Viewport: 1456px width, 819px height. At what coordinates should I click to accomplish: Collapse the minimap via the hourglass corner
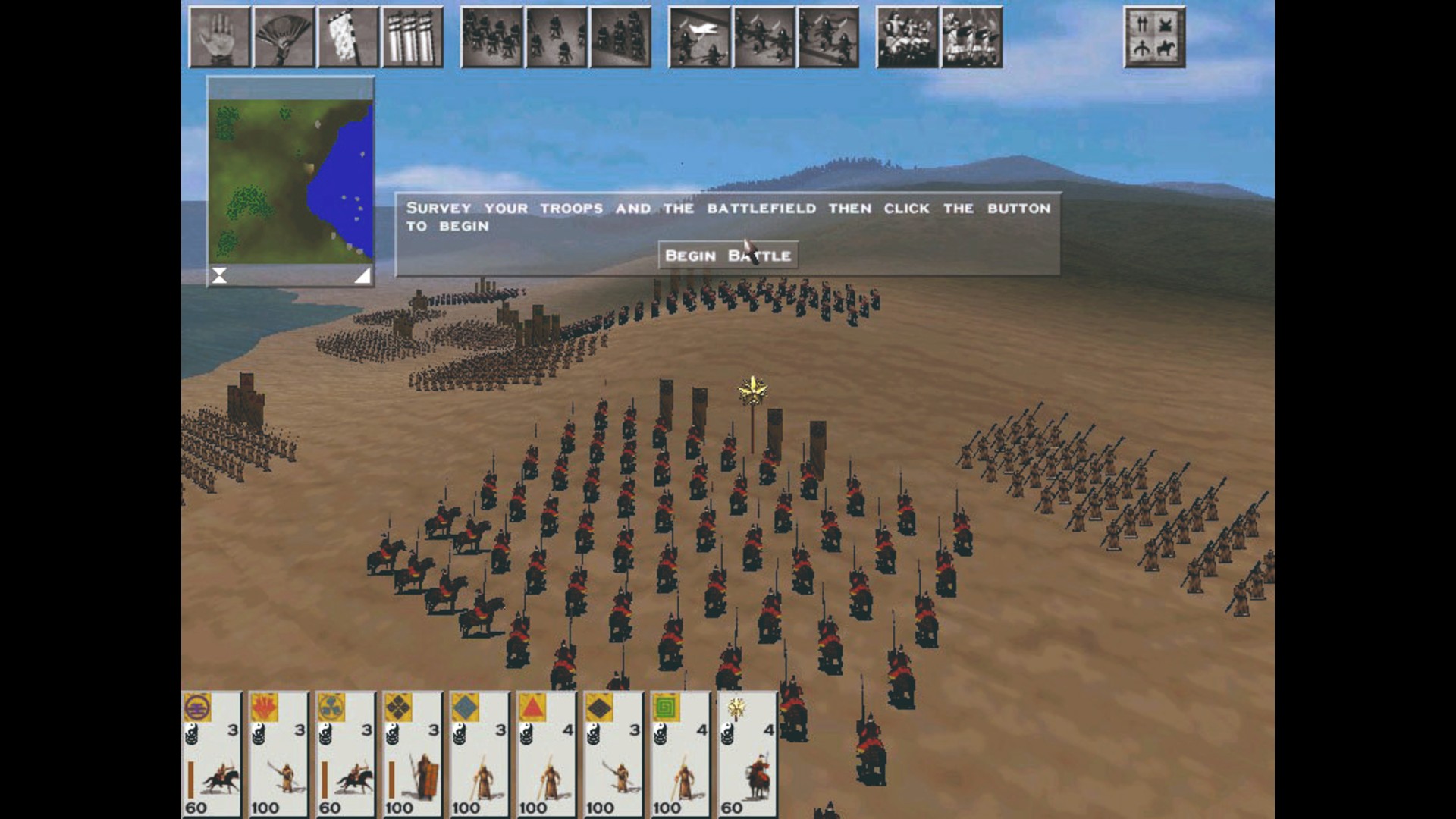click(x=220, y=276)
